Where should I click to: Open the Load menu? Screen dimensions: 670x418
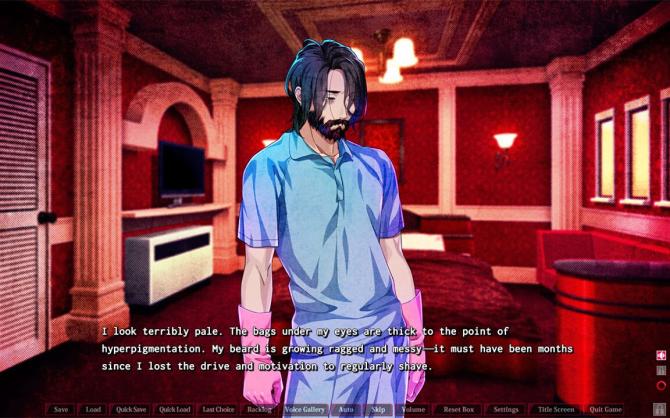click(93, 409)
